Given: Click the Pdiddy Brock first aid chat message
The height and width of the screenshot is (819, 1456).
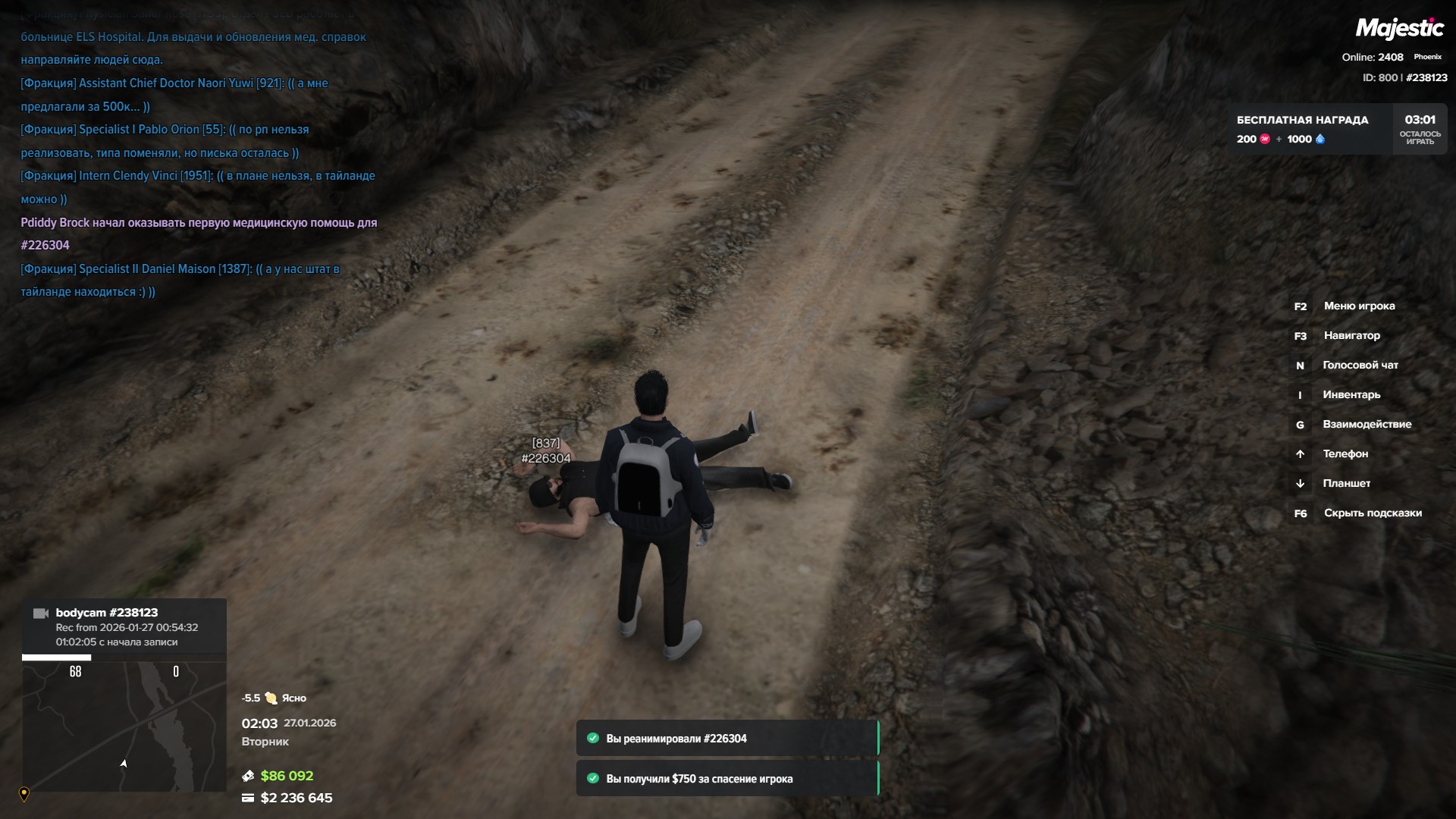Looking at the screenshot, I should 198,234.
